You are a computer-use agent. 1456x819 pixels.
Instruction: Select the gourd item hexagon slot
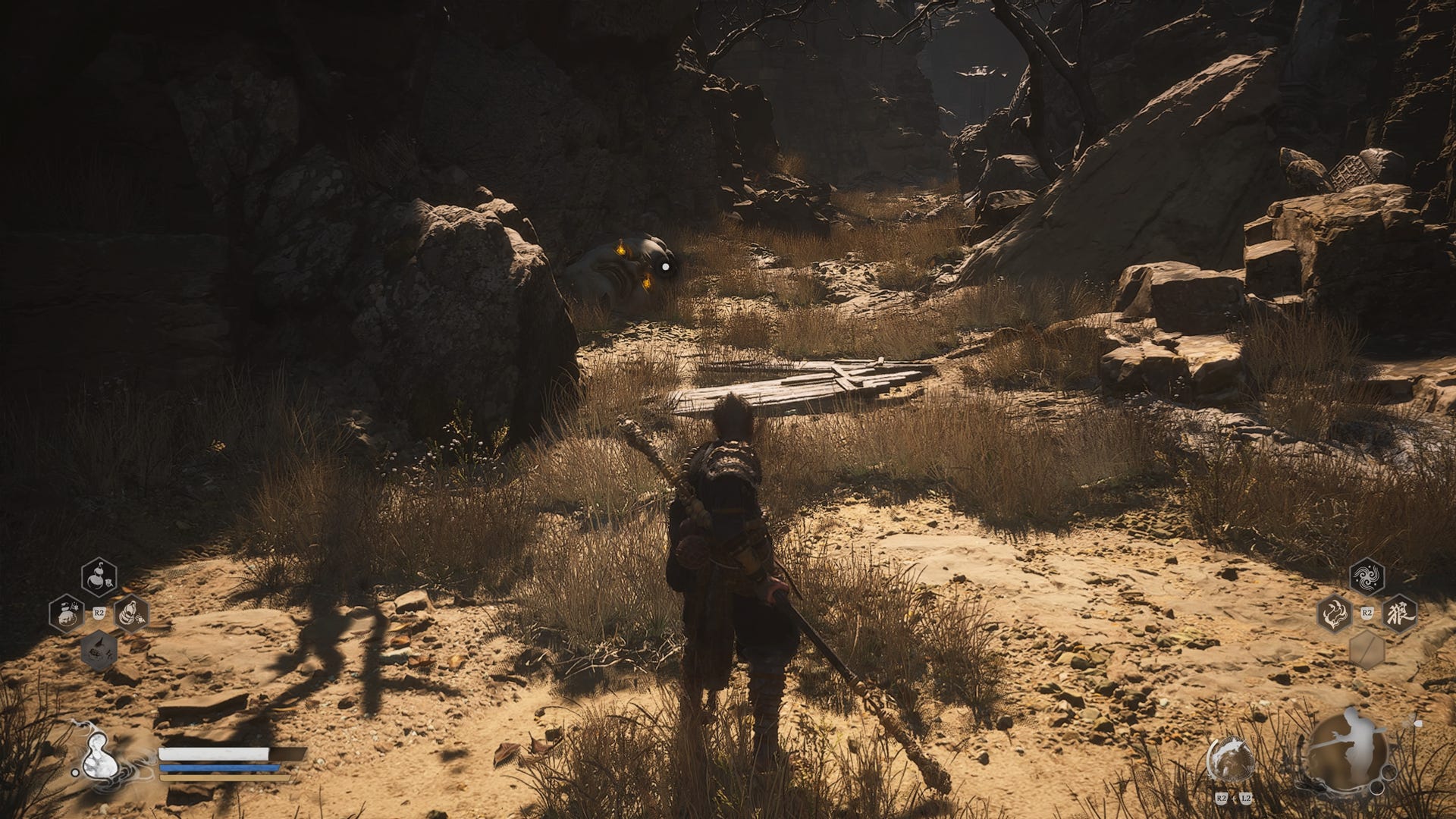[x=99, y=578]
